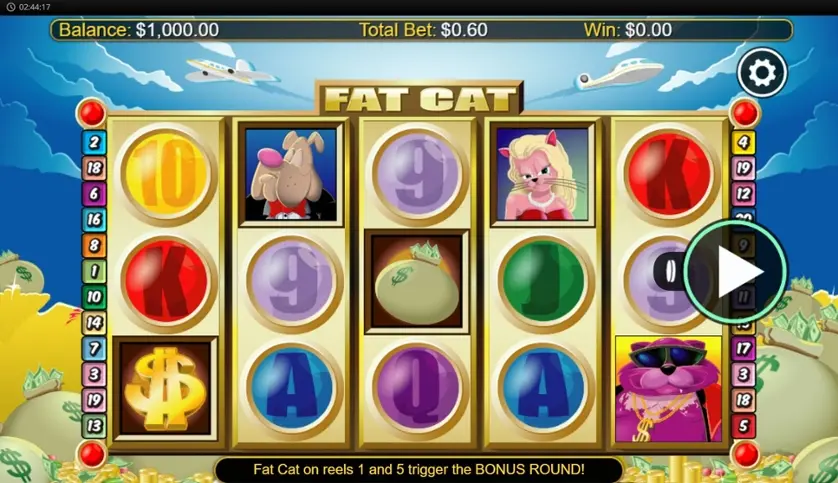This screenshot has height=483, width=838.
Task: Select payline marker number 2
Action: 93,142
